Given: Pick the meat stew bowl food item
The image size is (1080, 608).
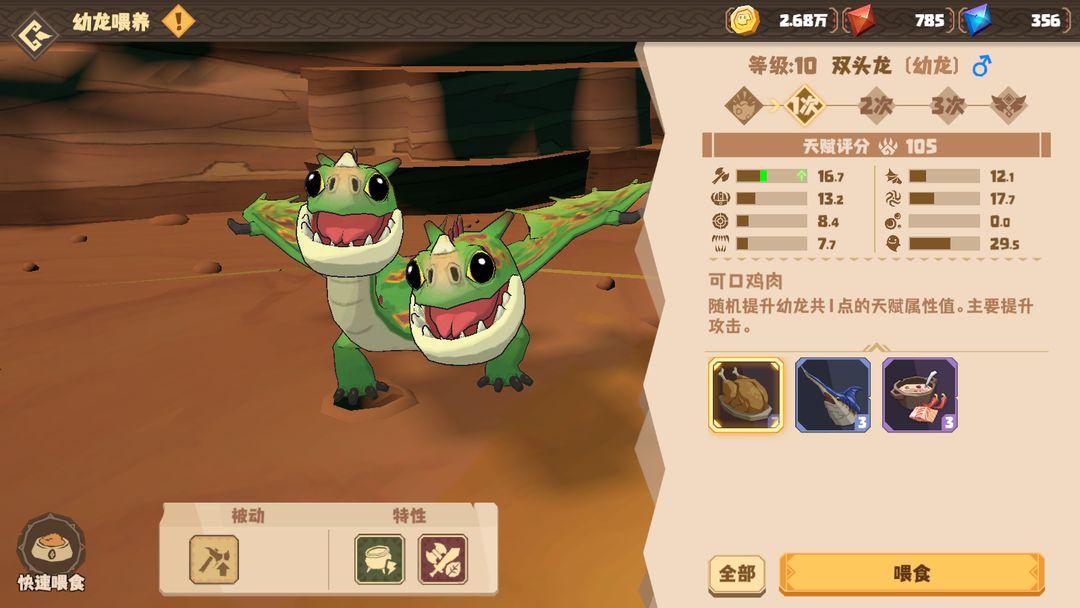Looking at the screenshot, I should pyautogui.click(x=920, y=395).
